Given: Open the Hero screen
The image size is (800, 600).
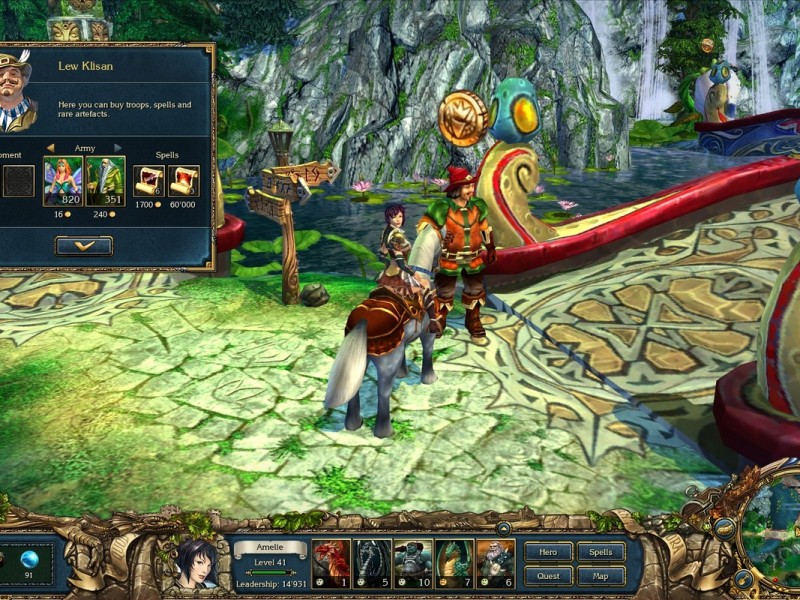Looking at the screenshot, I should coord(548,552).
